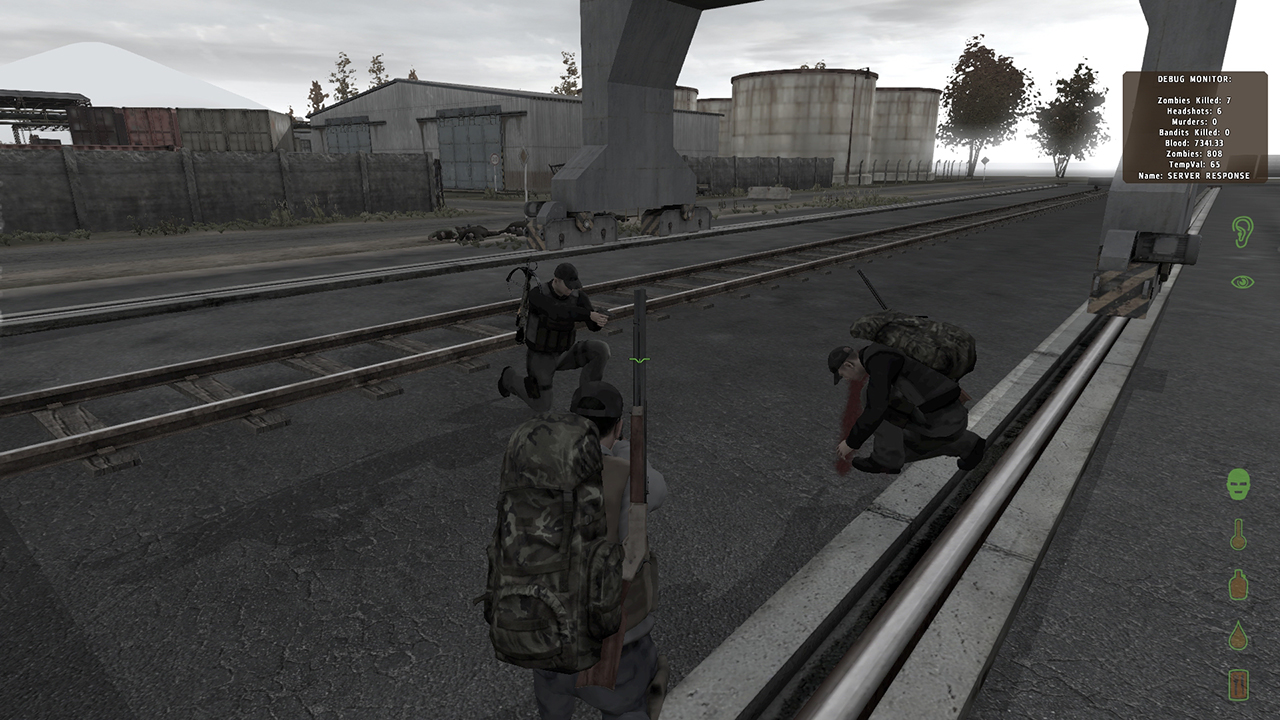Click the ear noise-level icon
This screenshot has width=1280, height=720.
1242,232
